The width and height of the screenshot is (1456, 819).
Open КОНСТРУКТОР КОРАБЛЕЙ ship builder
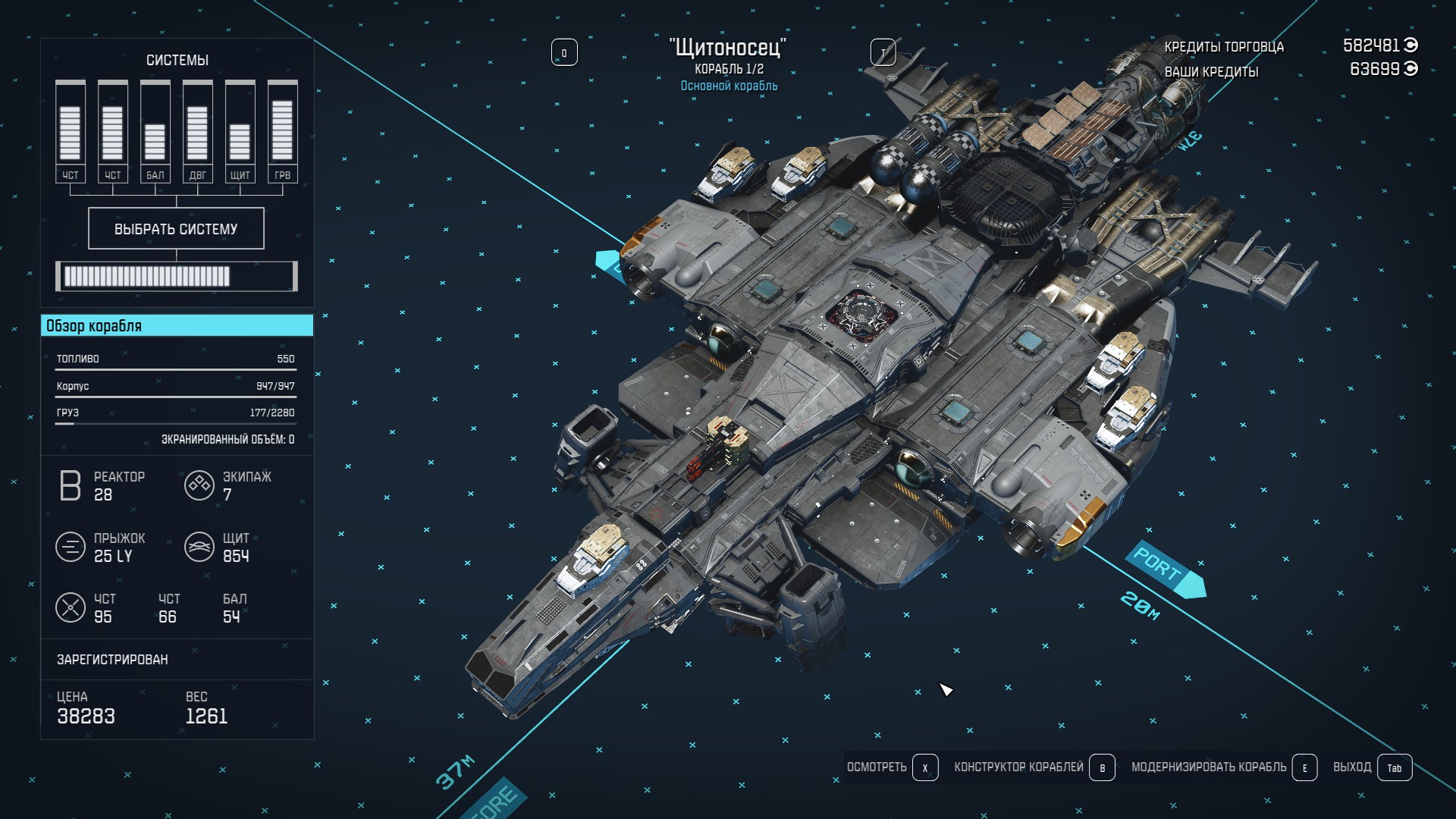point(1034,767)
